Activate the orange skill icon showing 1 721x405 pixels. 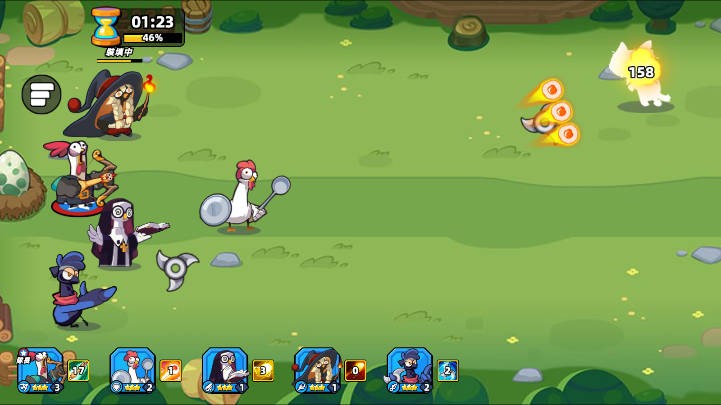coord(171,371)
